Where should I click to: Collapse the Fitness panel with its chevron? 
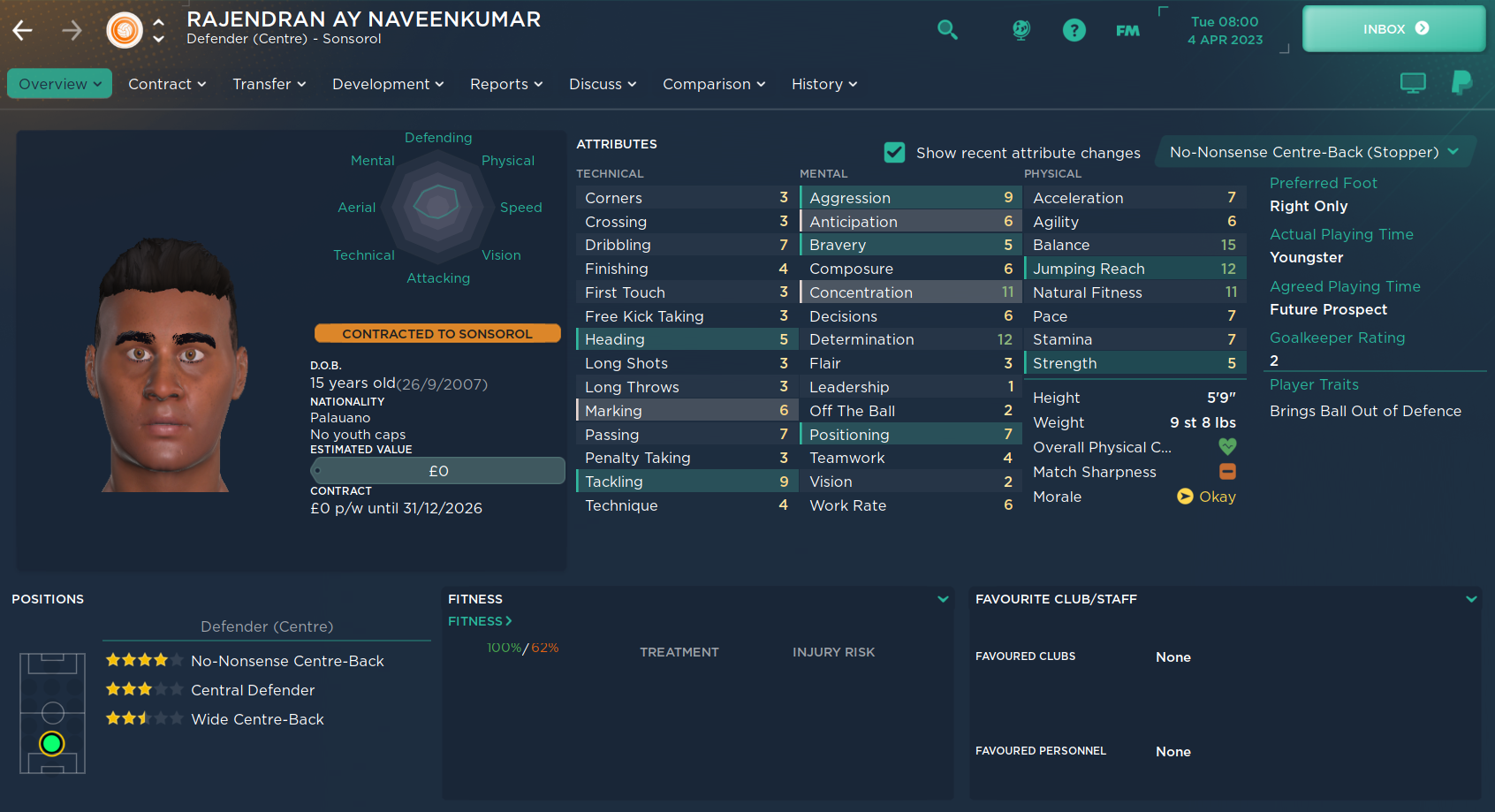pyautogui.click(x=943, y=599)
